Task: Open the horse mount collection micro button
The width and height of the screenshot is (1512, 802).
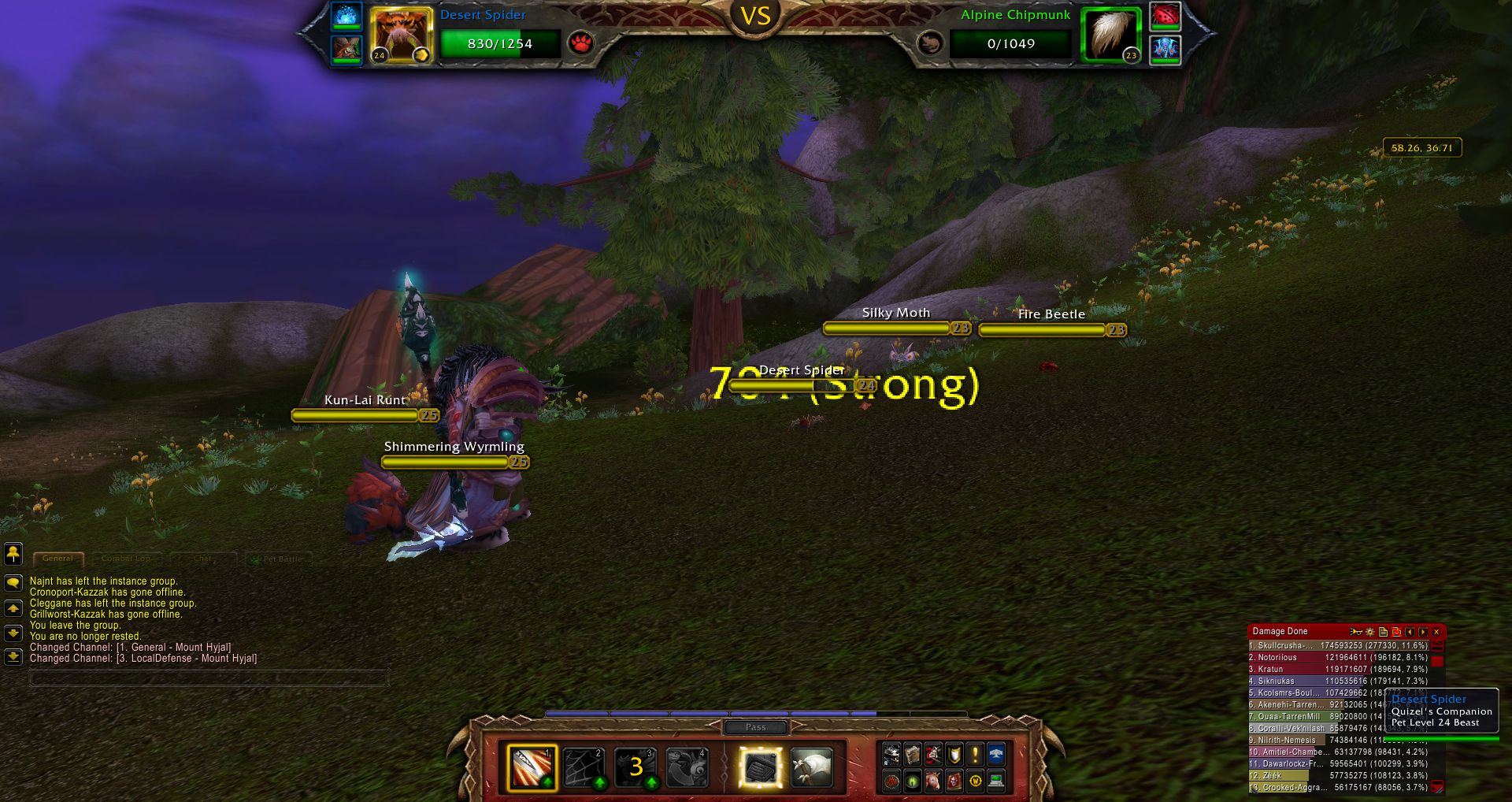Action: [933, 781]
